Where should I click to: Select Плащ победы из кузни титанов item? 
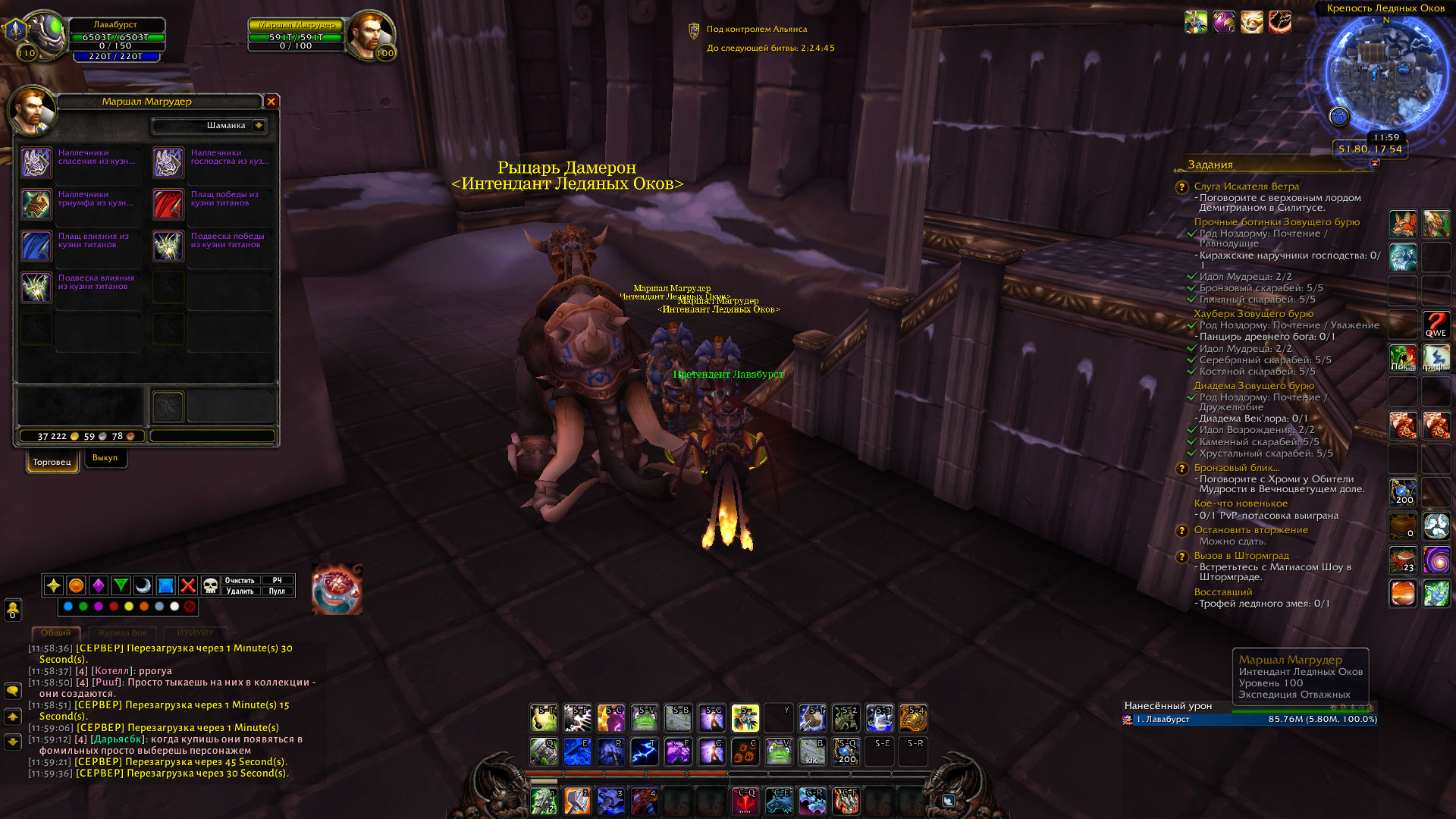tap(168, 204)
